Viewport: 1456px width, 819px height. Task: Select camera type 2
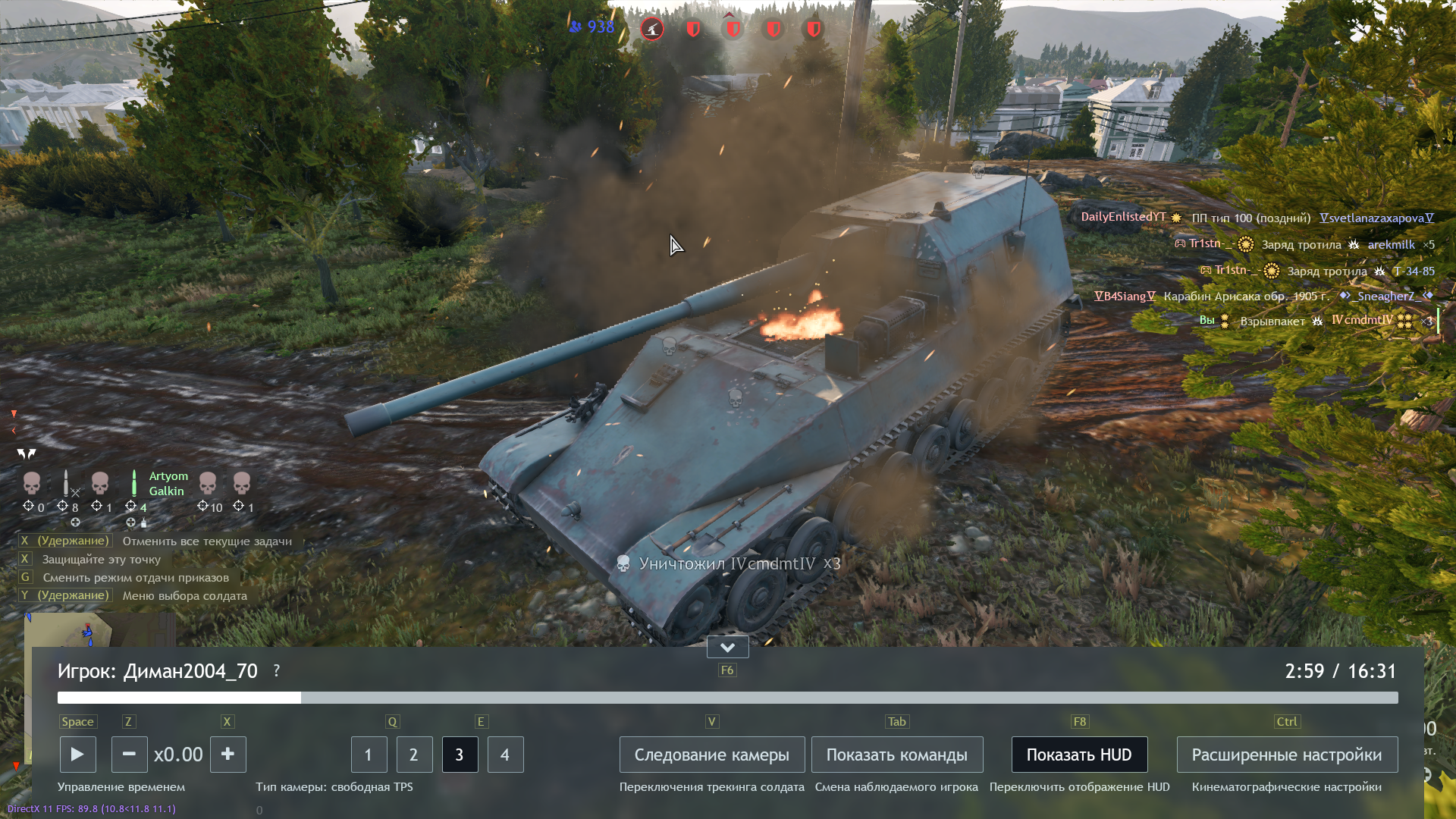tap(414, 755)
